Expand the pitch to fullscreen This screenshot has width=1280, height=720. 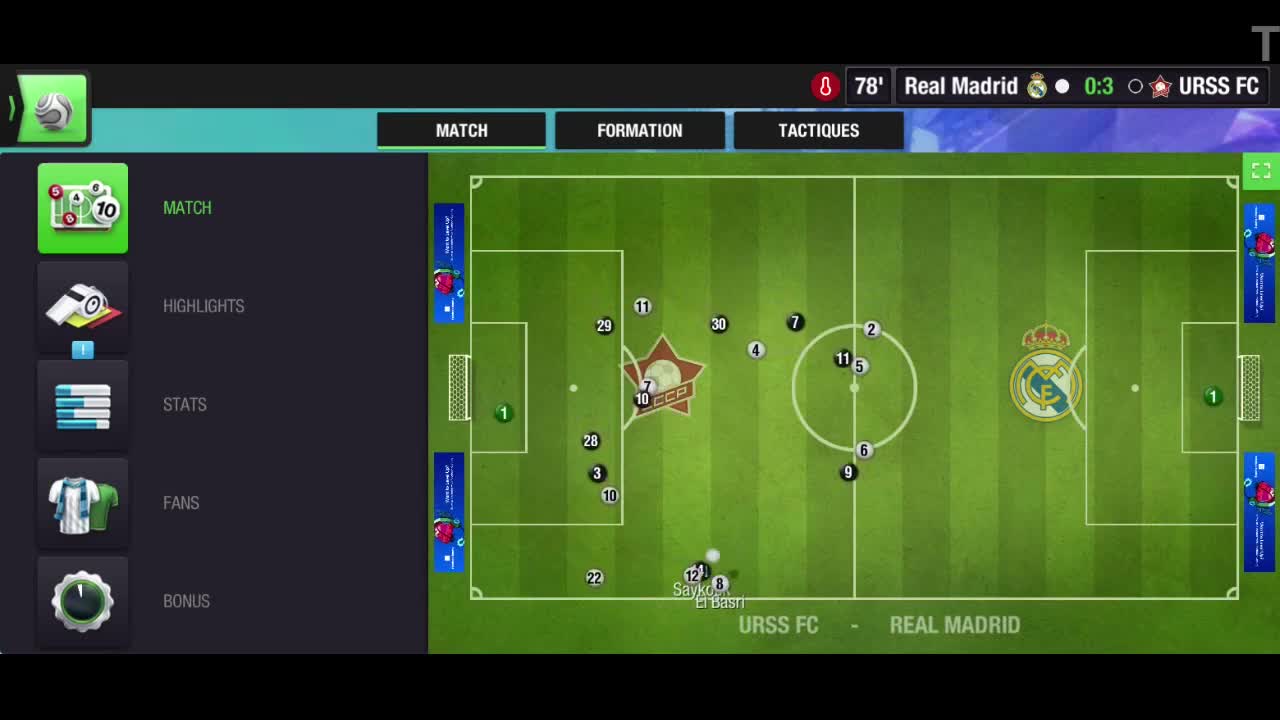1260,171
